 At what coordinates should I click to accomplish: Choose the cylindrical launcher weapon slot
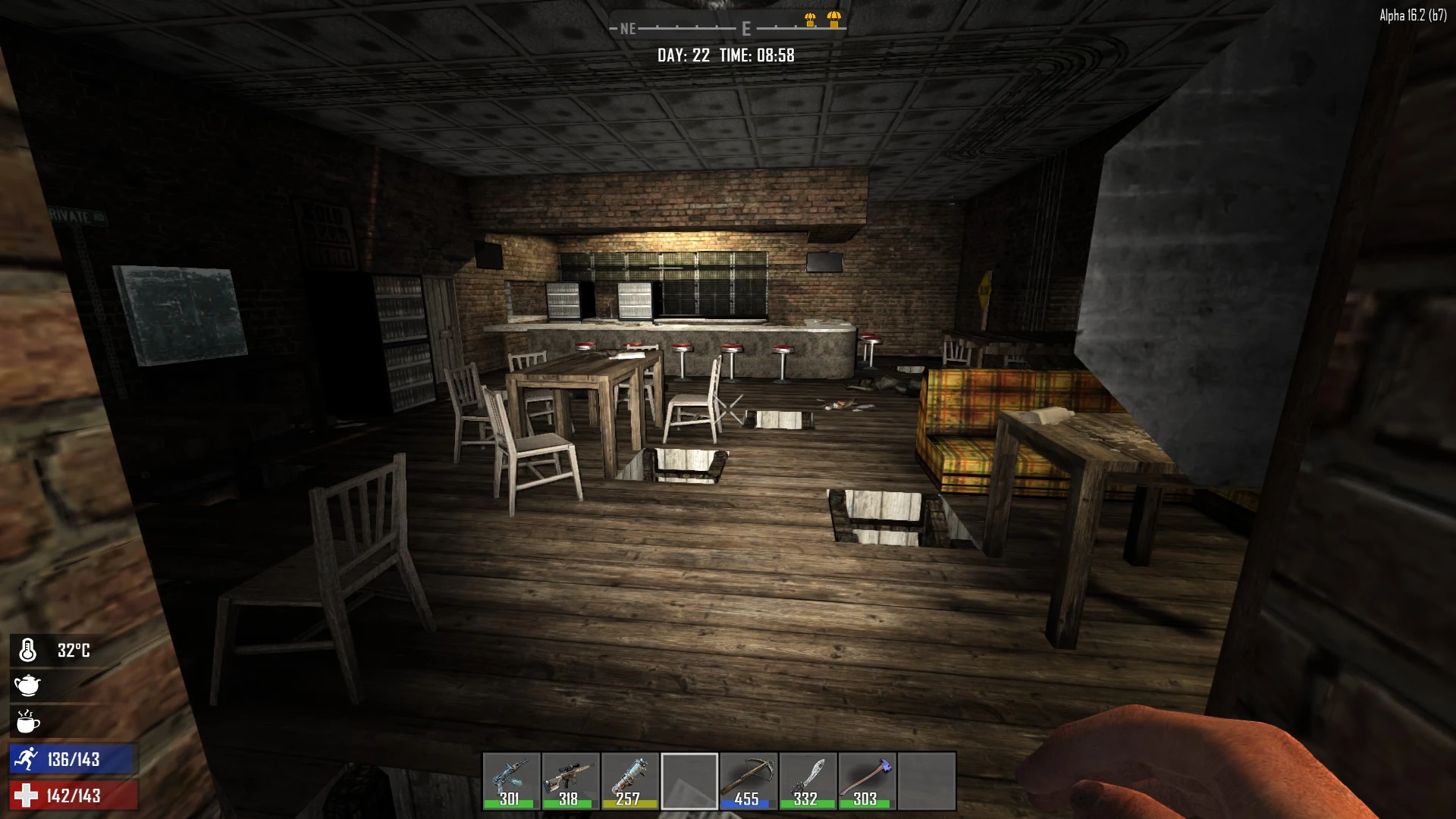[629, 780]
